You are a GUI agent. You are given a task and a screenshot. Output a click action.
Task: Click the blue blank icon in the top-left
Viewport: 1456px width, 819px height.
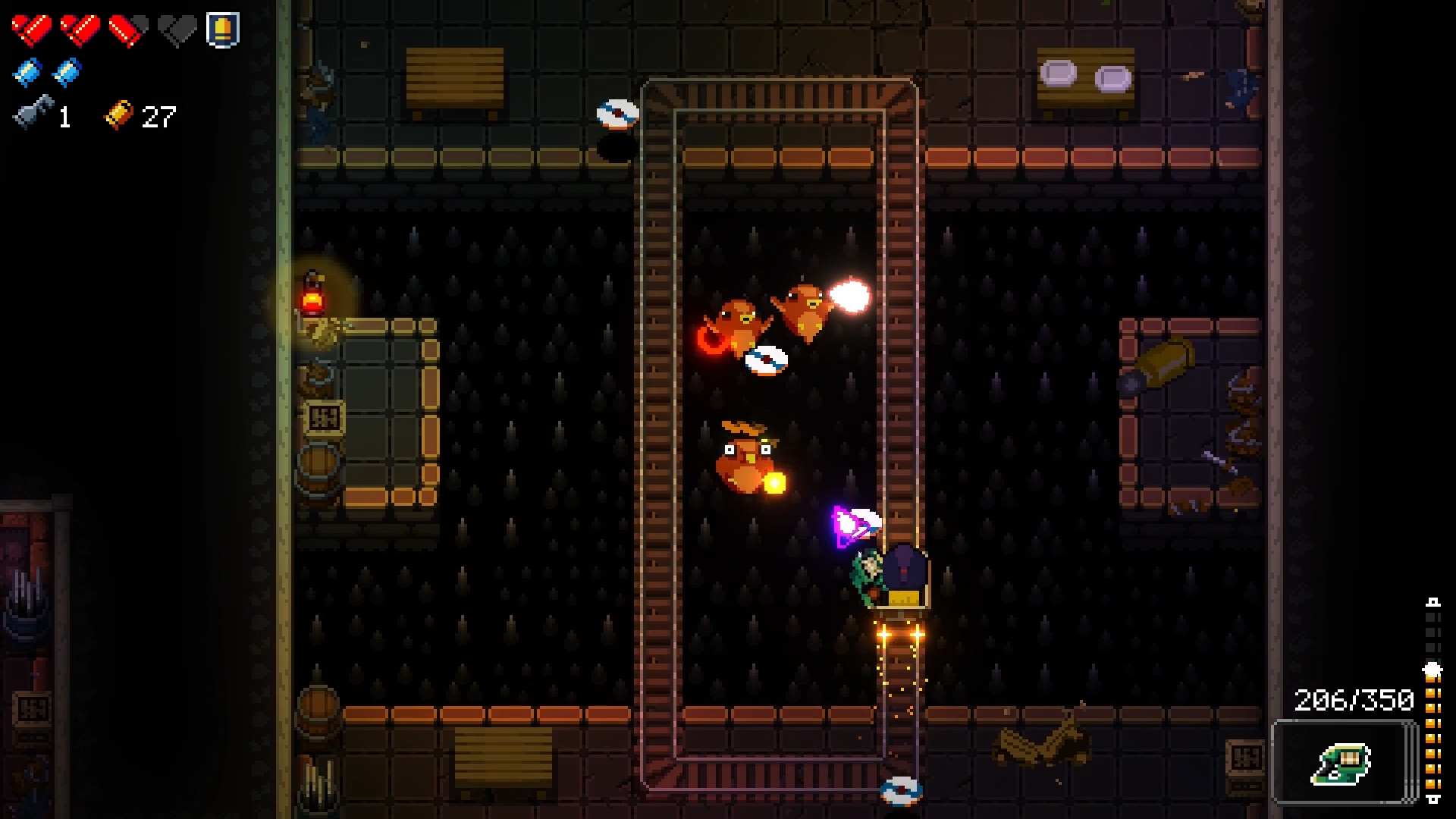(27, 72)
